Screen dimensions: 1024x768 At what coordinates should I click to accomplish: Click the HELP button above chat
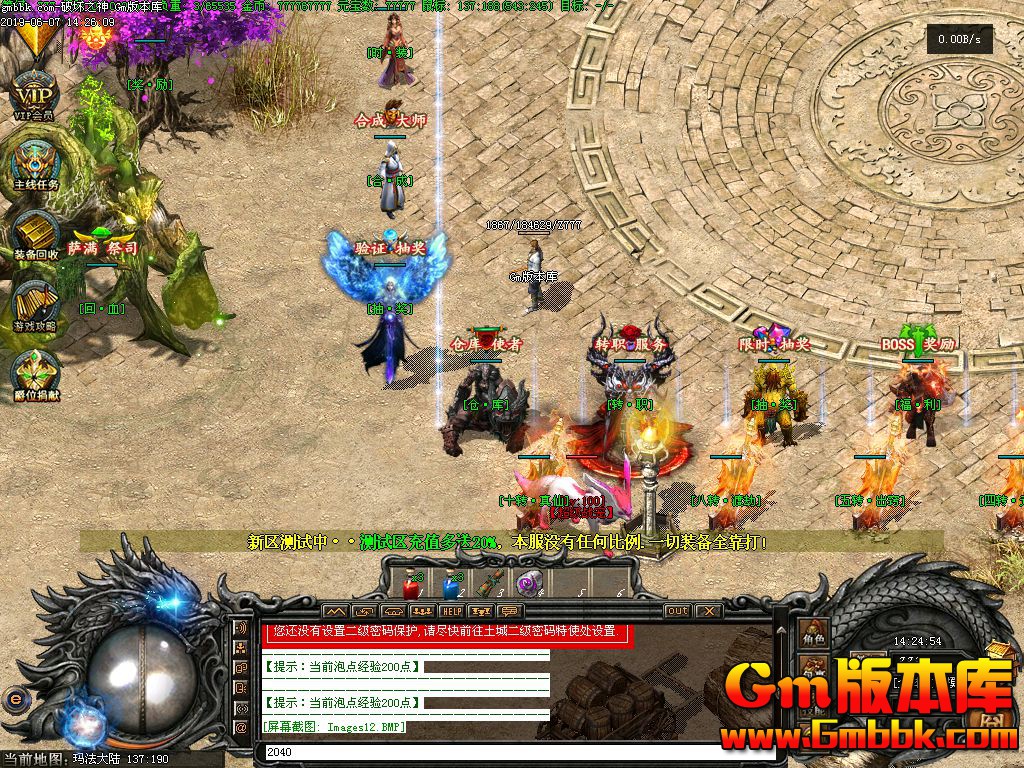[x=452, y=611]
